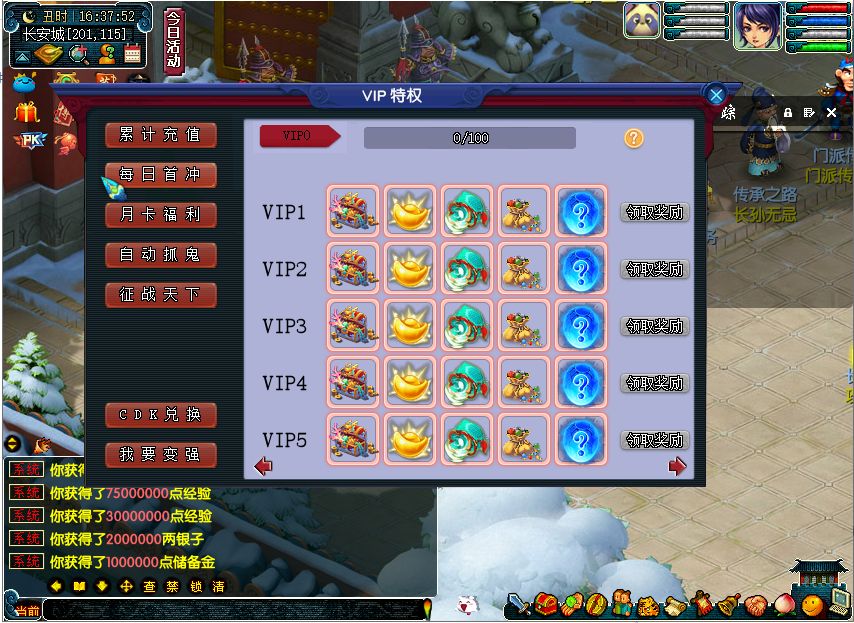Open the red gift box icon
854x623 pixels.
coord(27,111)
